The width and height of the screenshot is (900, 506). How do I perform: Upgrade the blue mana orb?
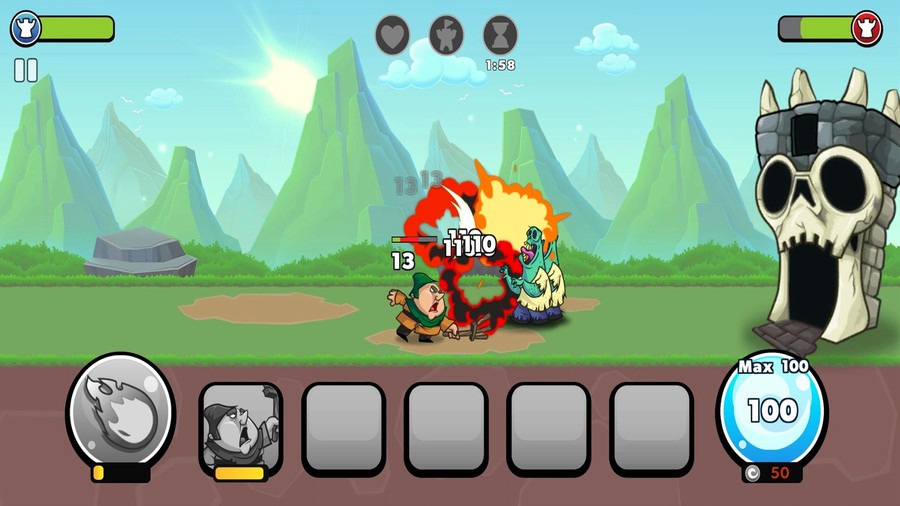coord(771,410)
